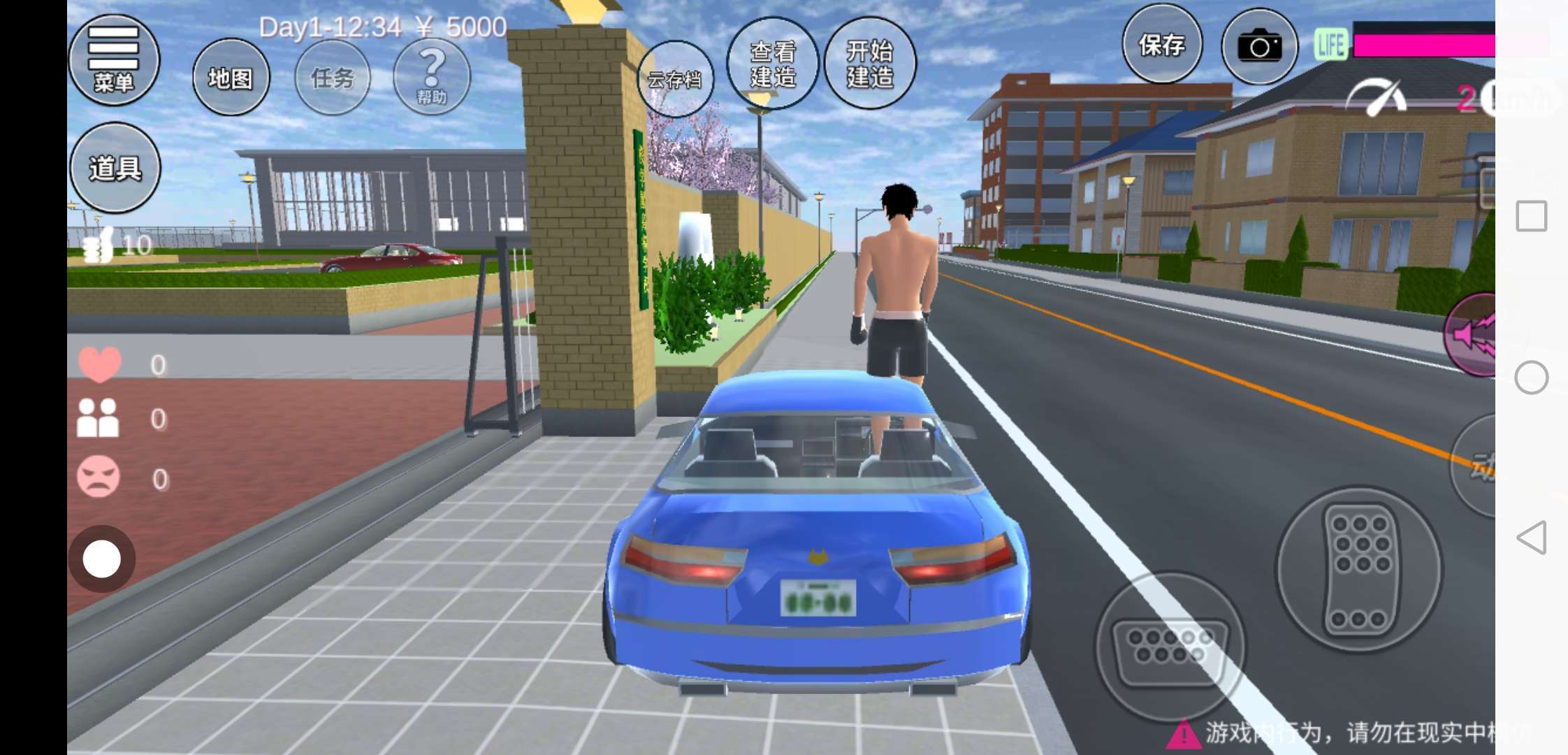Save the game with 保存

point(1162,45)
